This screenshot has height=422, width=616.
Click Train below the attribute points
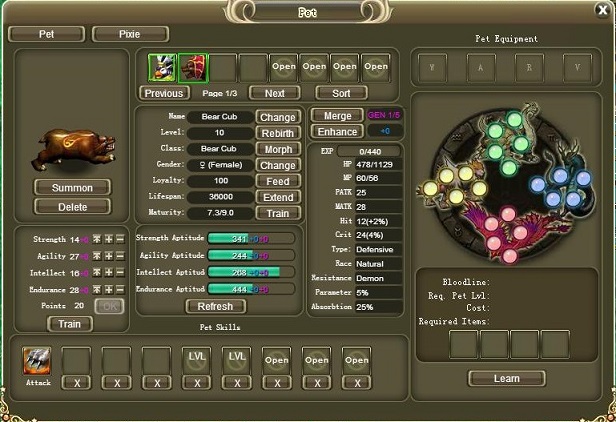pyautogui.click(x=70, y=323)
